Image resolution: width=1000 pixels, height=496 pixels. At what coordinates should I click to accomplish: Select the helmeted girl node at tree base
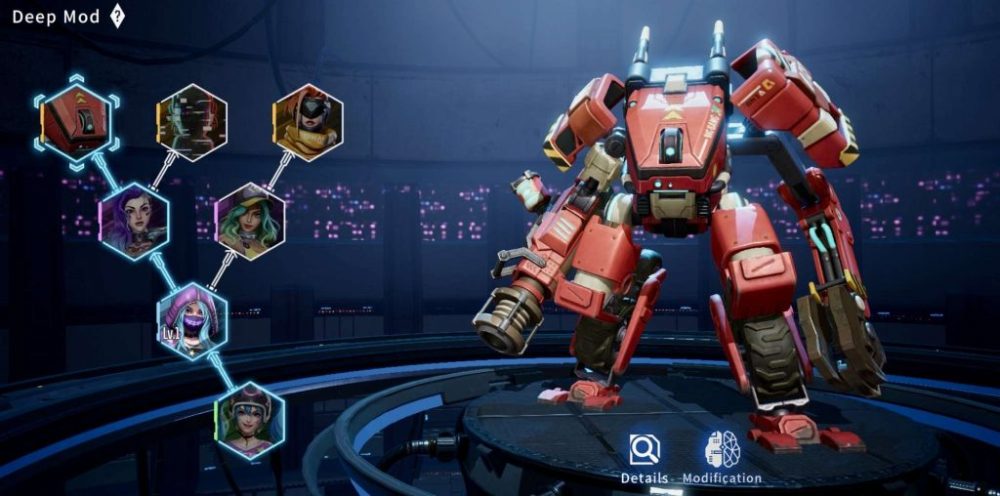pyautogui.click(x=250, y=419)
